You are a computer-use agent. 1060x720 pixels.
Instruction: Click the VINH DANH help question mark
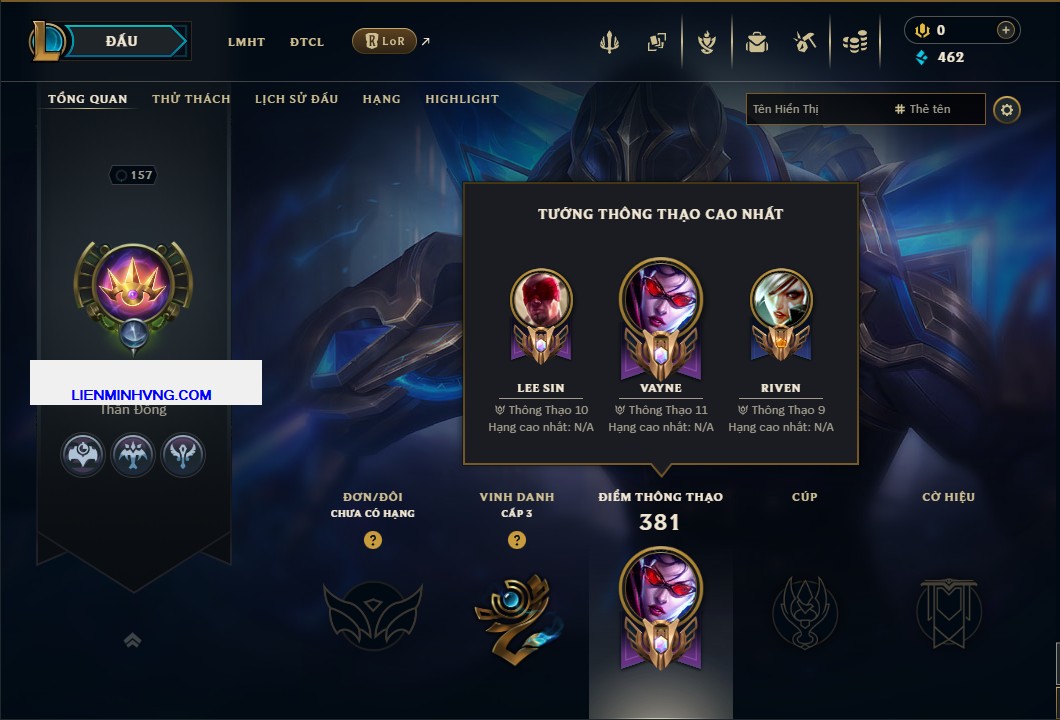517,540
